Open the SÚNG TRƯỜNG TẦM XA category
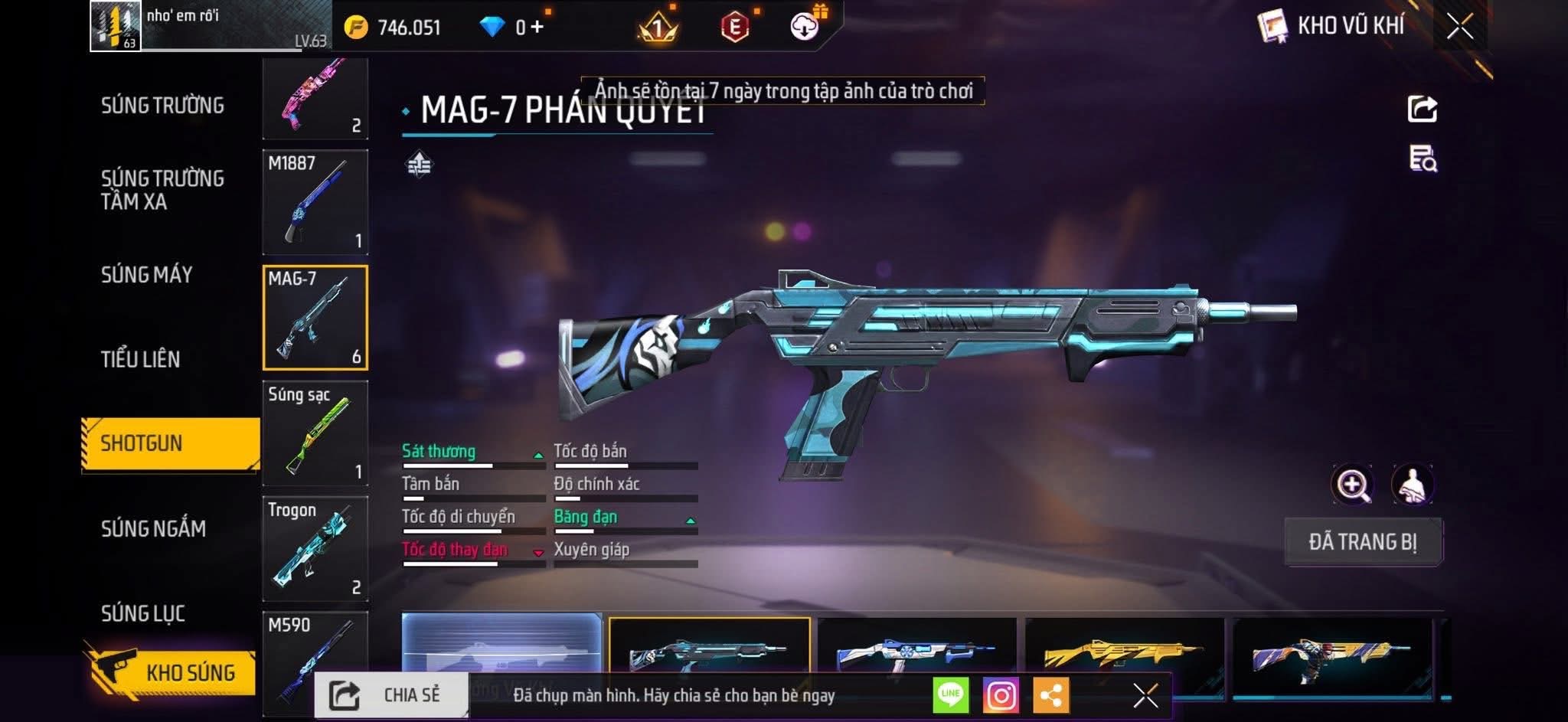The height and width of the screenshot is (722, 1568). tap(162, 190)
